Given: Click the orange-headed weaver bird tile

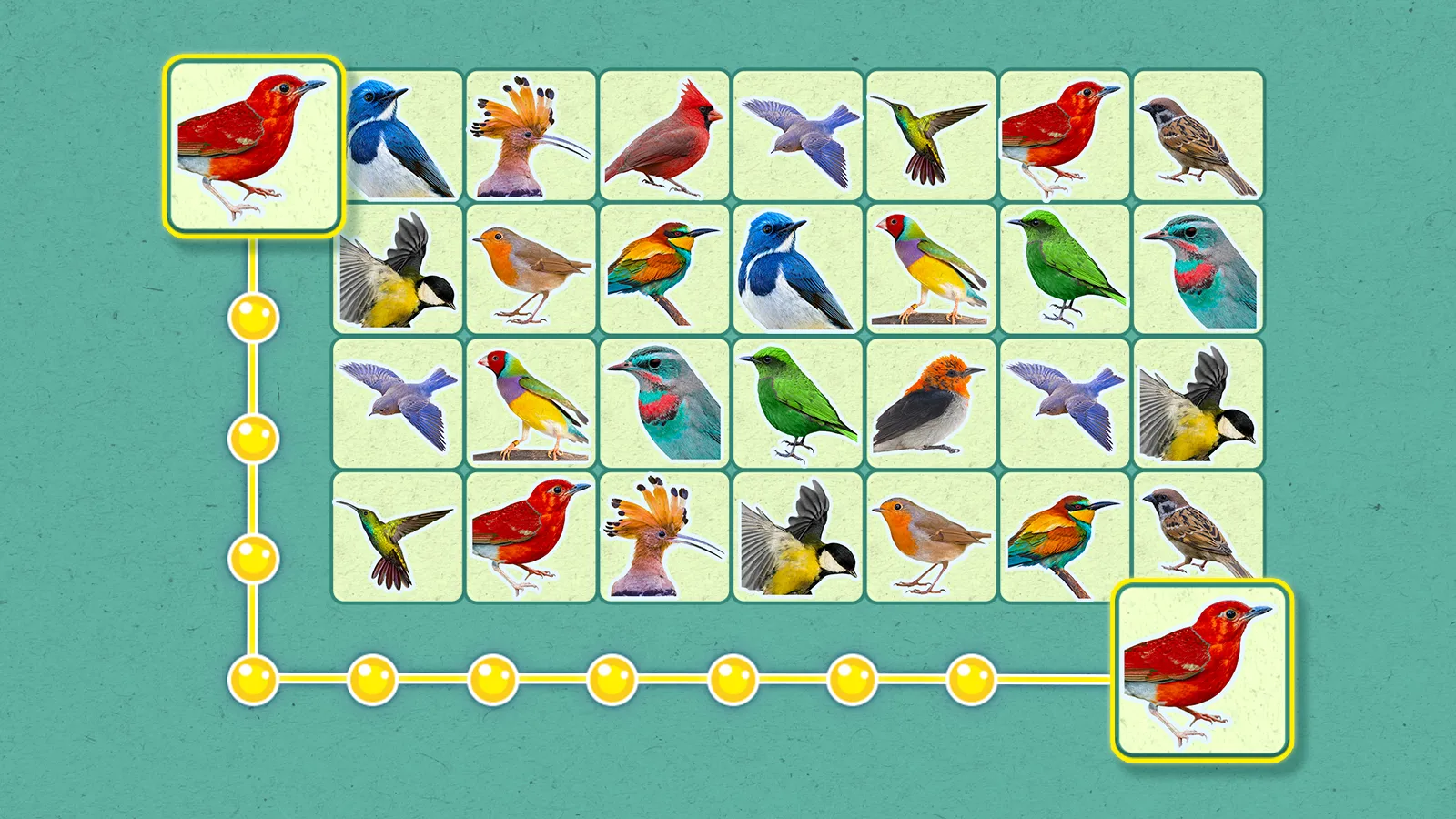Looking at the screenshot, I should point(933,405).
